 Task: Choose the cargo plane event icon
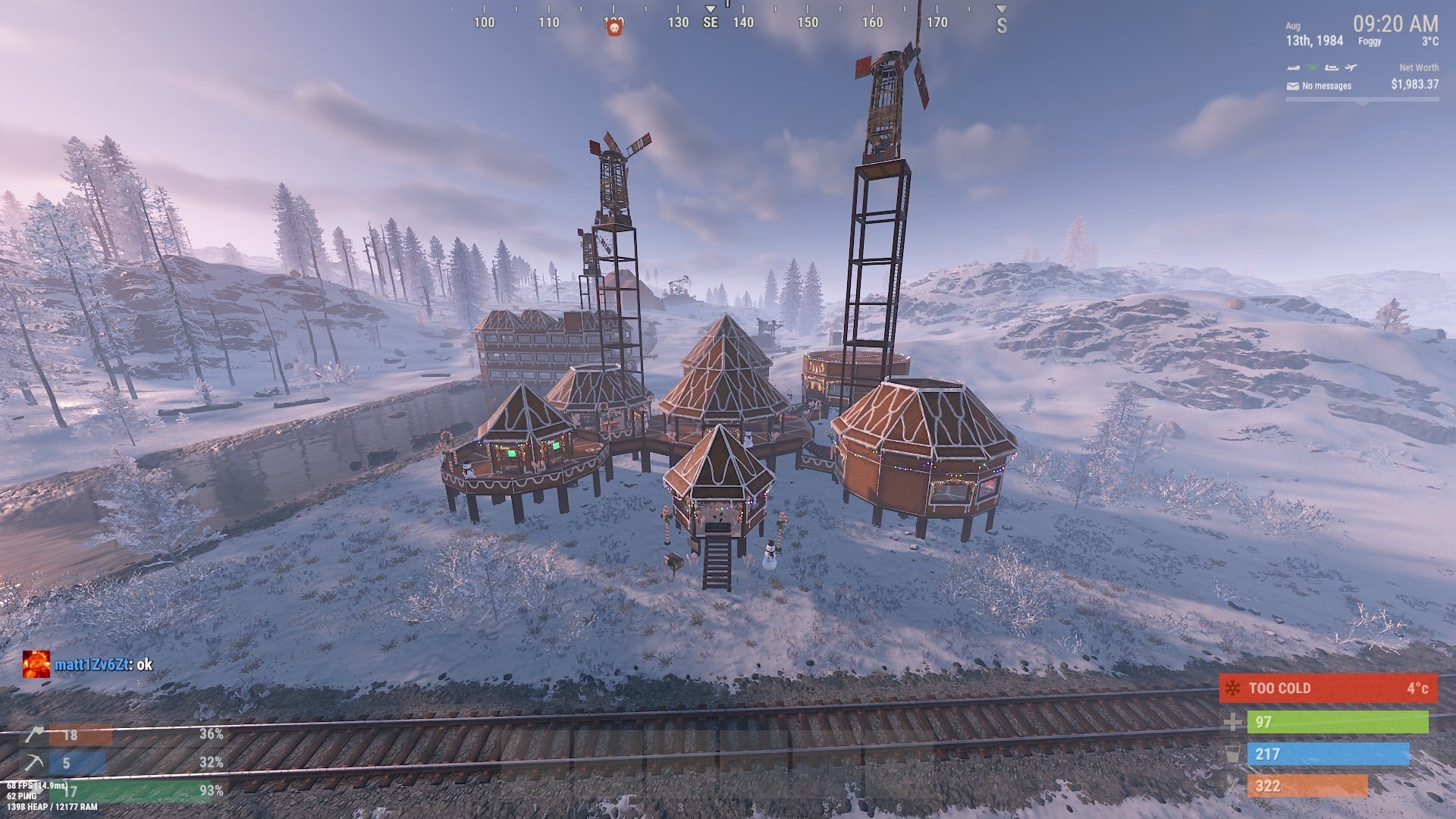point(1351,67)
